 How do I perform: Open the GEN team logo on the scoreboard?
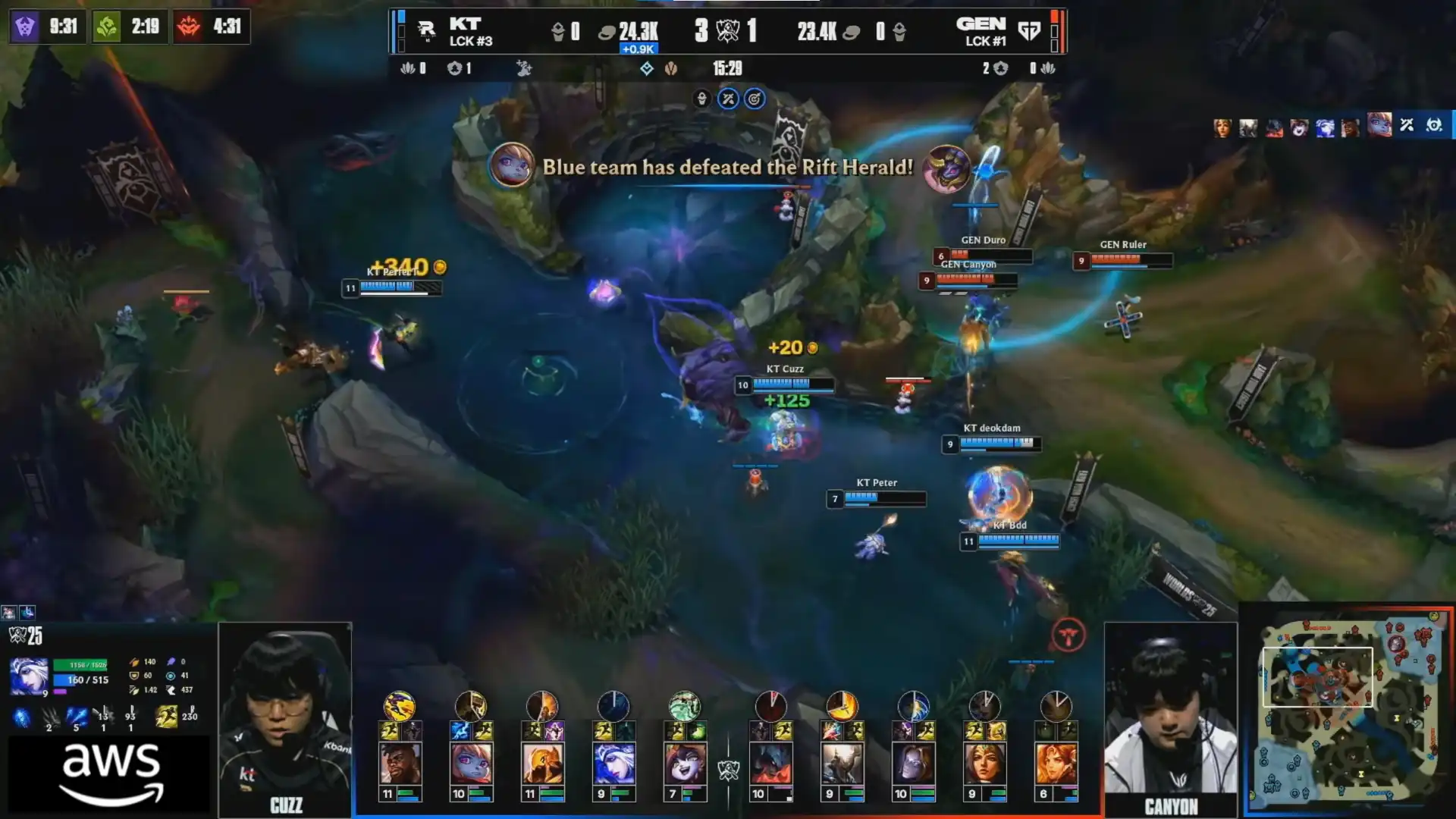click(1029, 30)
